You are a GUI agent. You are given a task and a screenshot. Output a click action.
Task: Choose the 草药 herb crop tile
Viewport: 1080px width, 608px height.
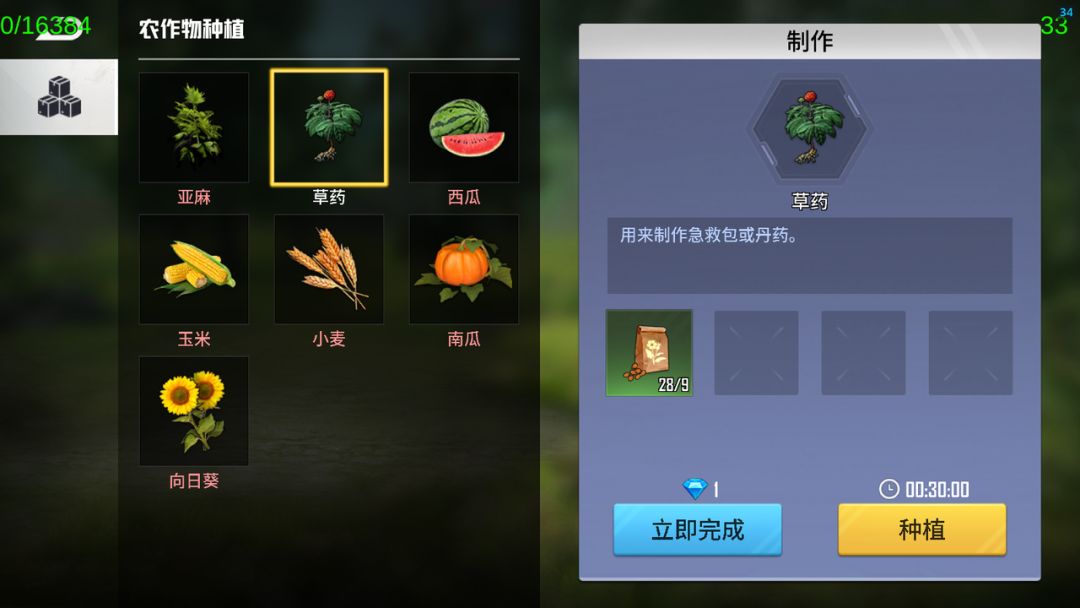click(x=329, y=128)
